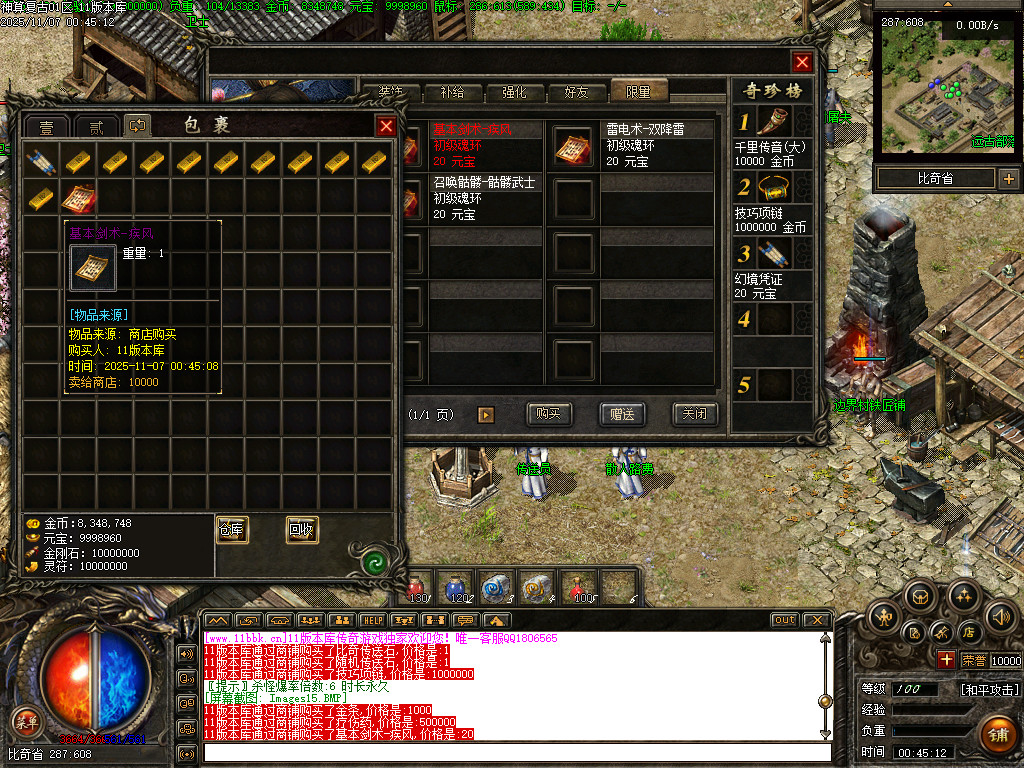Close the 包裹 bag window
Image resolution: width=1024 pixels, height=768 pixels.
pos(385,126)
